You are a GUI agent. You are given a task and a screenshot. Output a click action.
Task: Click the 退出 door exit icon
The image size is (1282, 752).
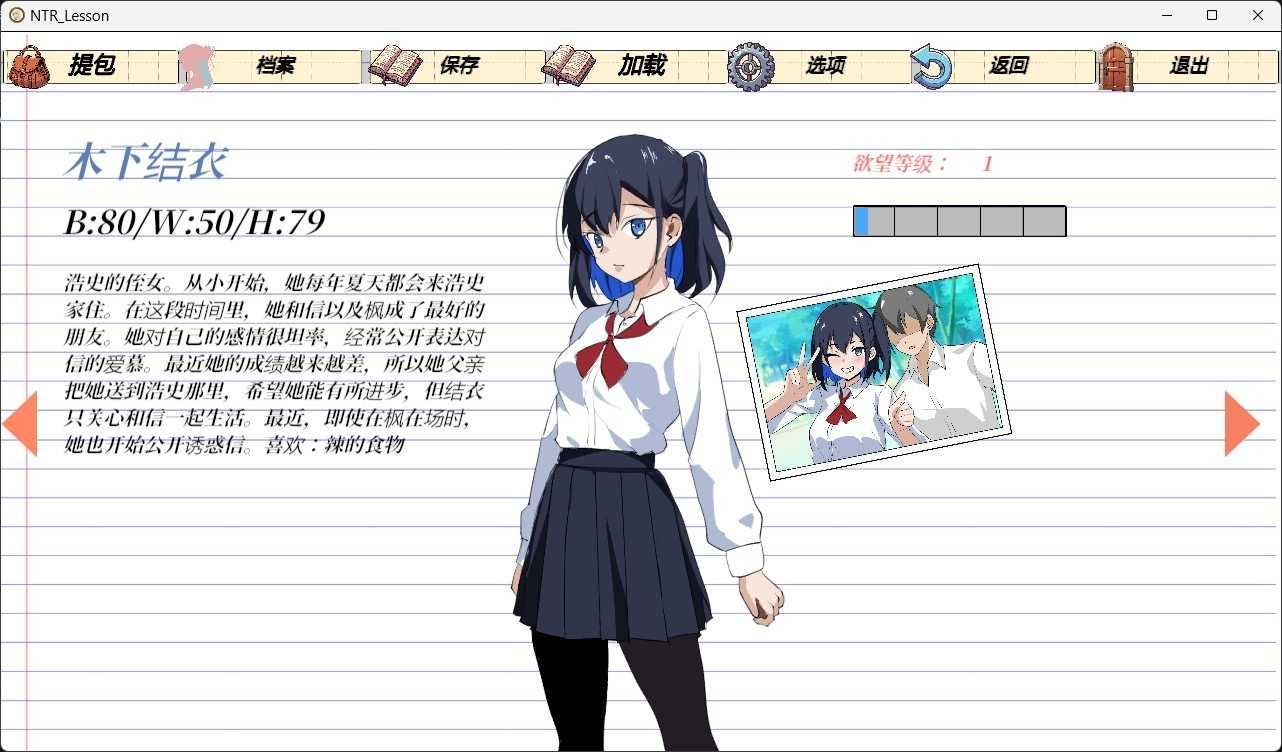[x=1116, y=66]
